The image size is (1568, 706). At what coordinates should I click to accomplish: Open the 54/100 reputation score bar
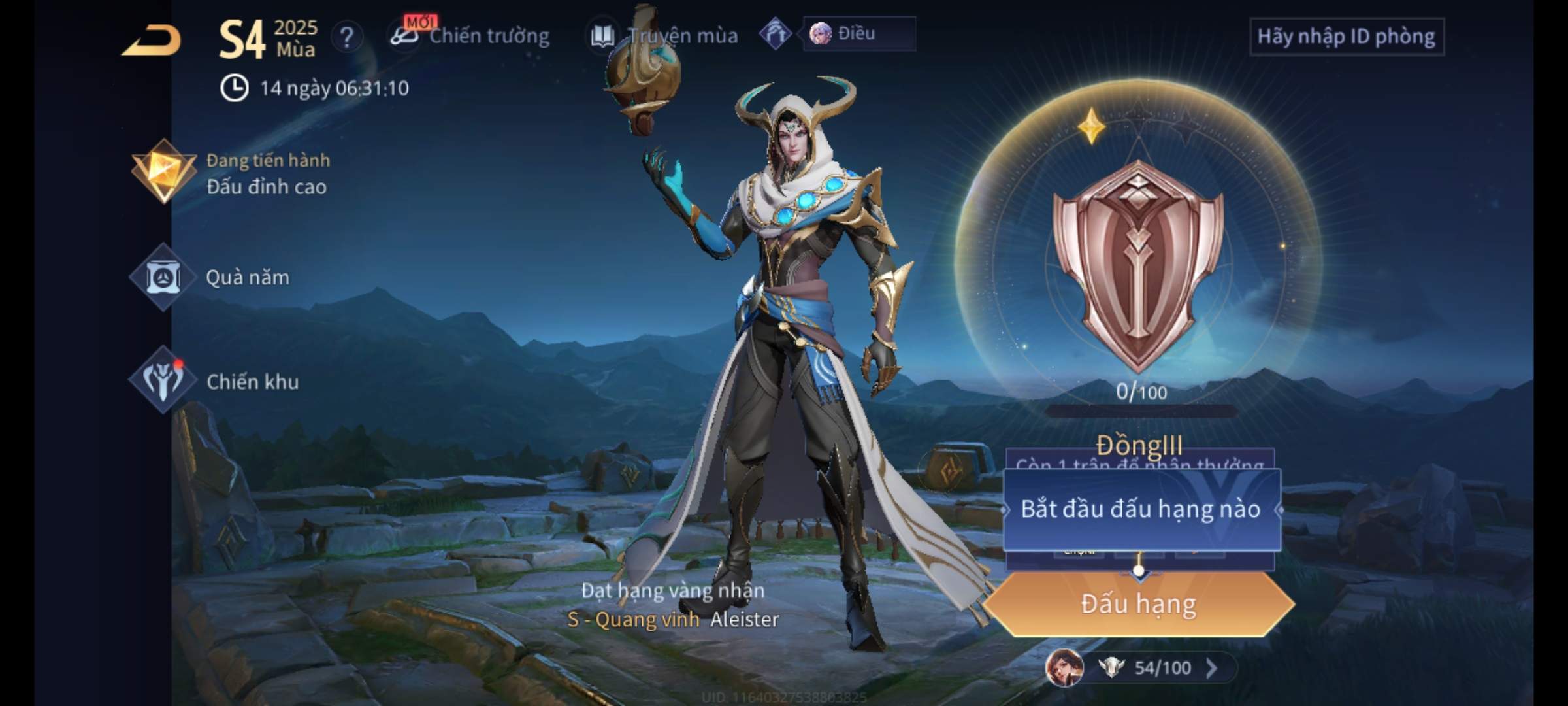1162,667
